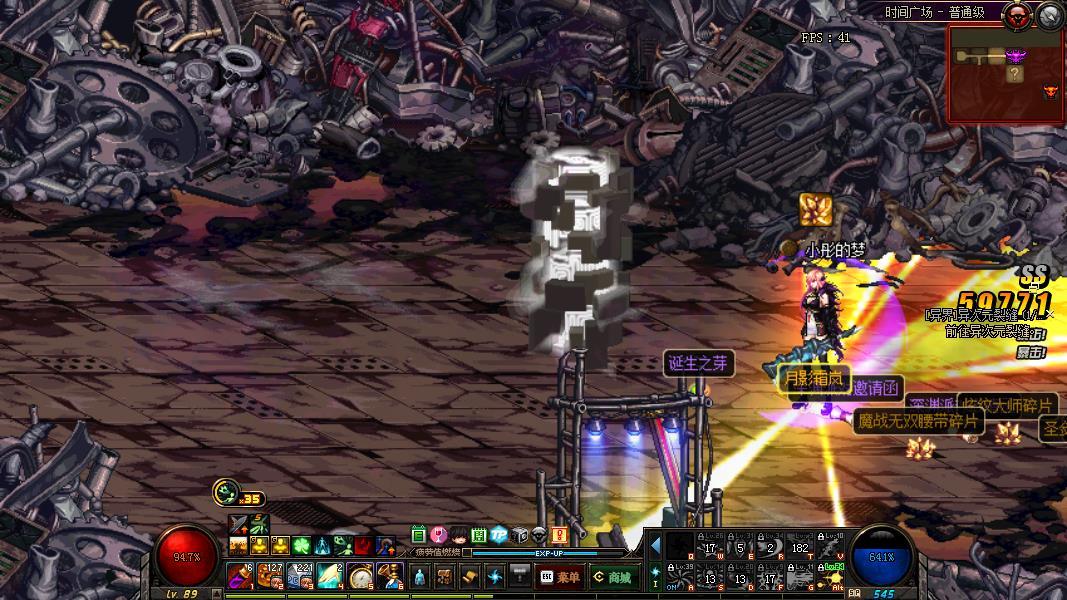Click the green four-leaf clover buff icon
This screenshot has width=1067, height=600.
[x=302, y=546]
